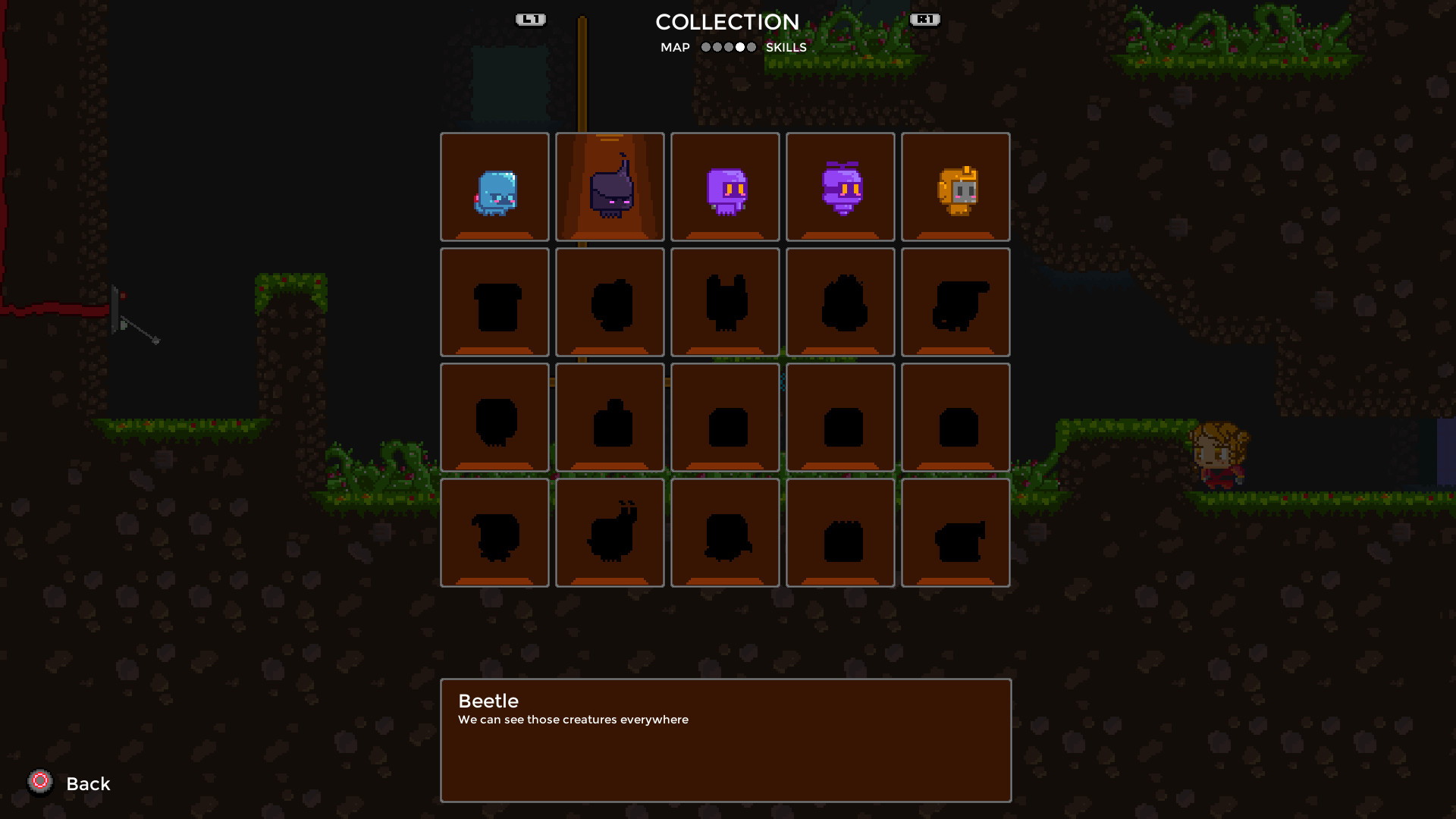This screenshot has width=1456, height=819.
Task: Switch to the MAP tab
Action: point(675,47)
